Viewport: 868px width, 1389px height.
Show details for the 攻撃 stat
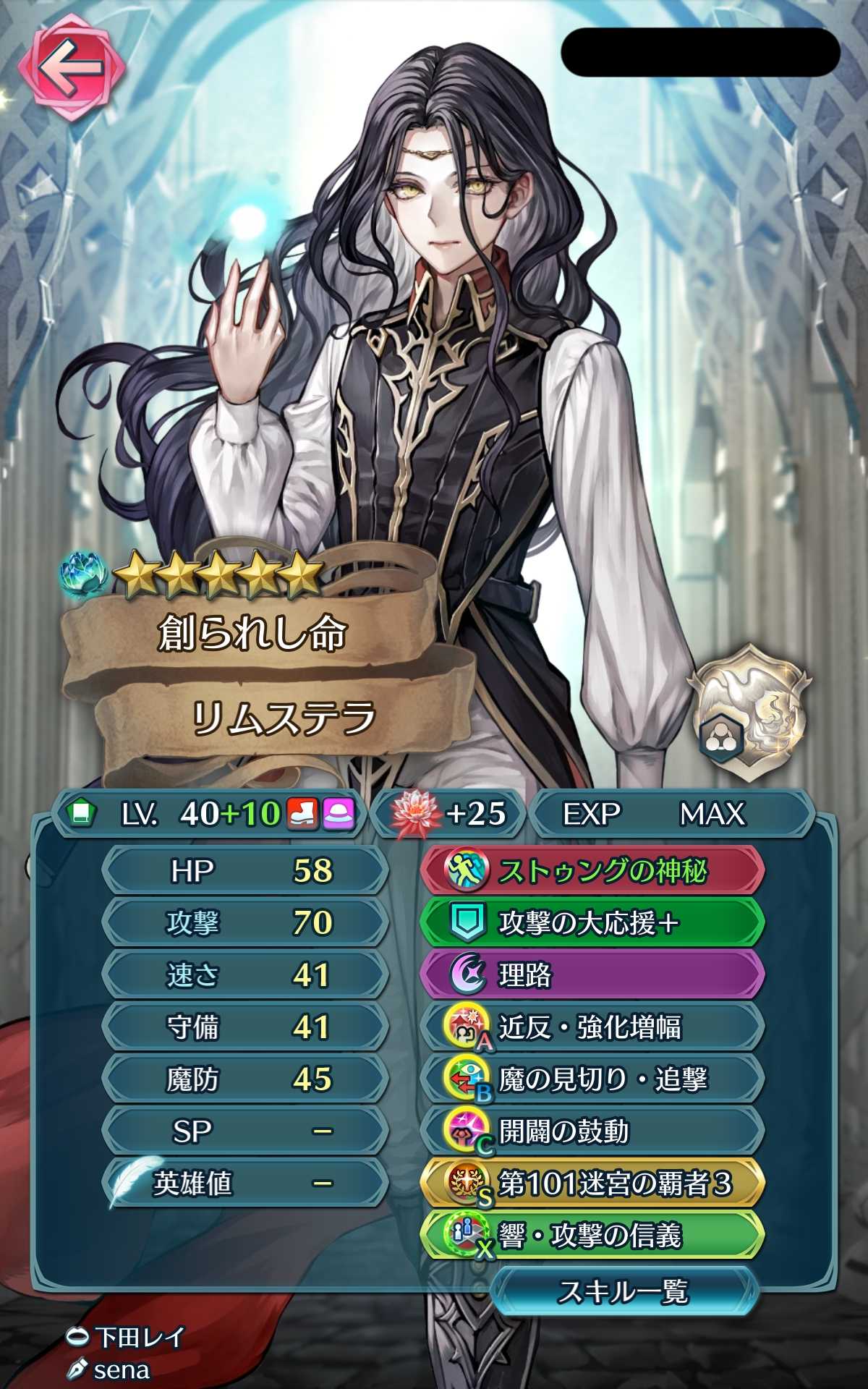pos(246,923)
